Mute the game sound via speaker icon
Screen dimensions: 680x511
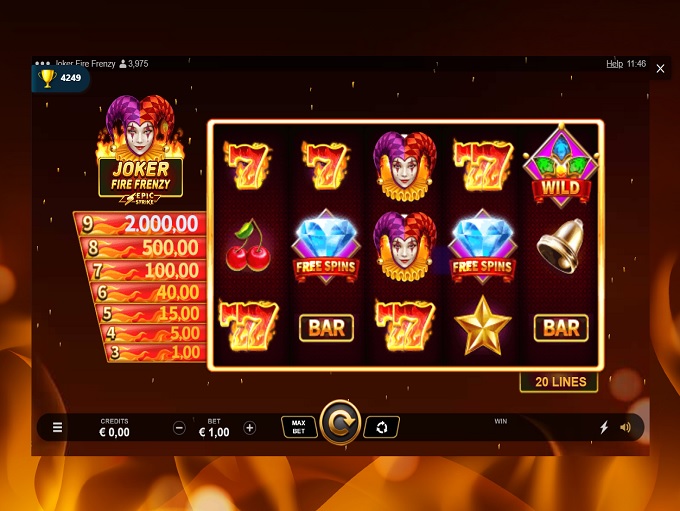tap(626, 428)
